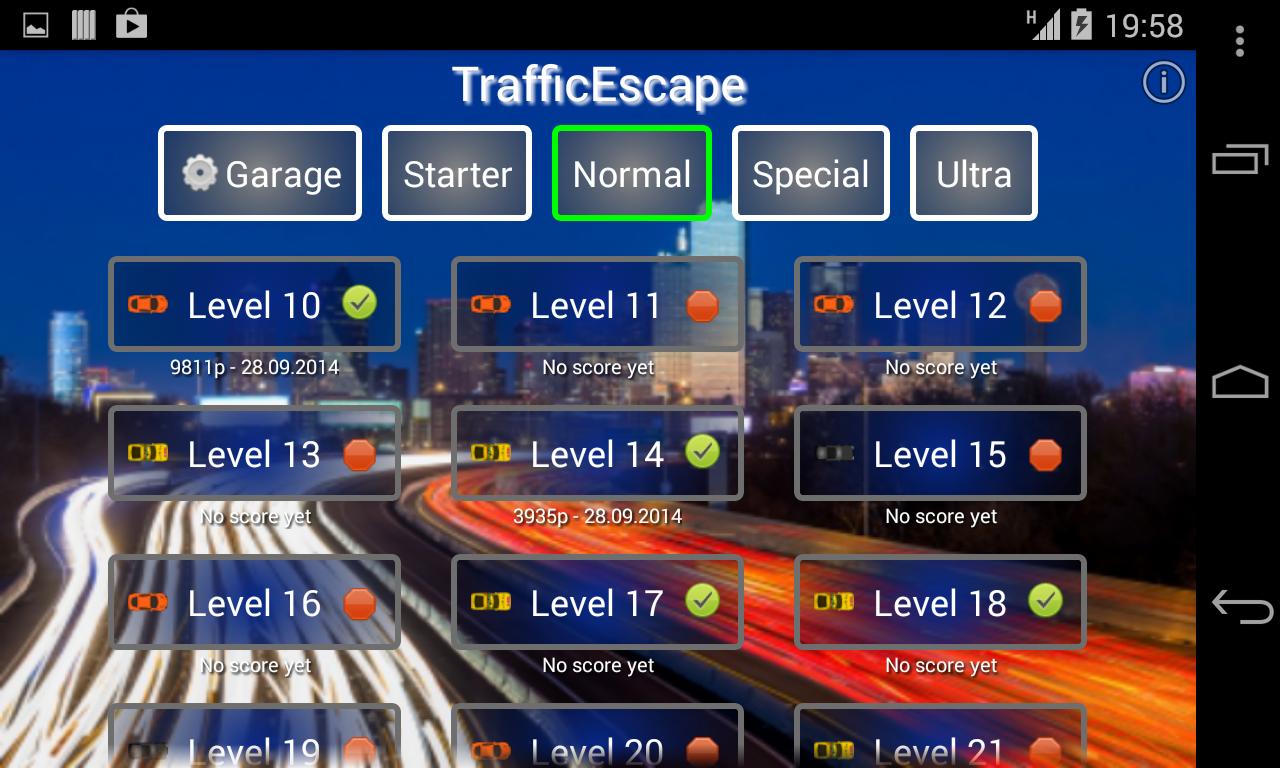Image resolution: width=1280 pixels, height=768 pixels.
Task: Toggle the stop sign status on Level 16
Action: 360,602
